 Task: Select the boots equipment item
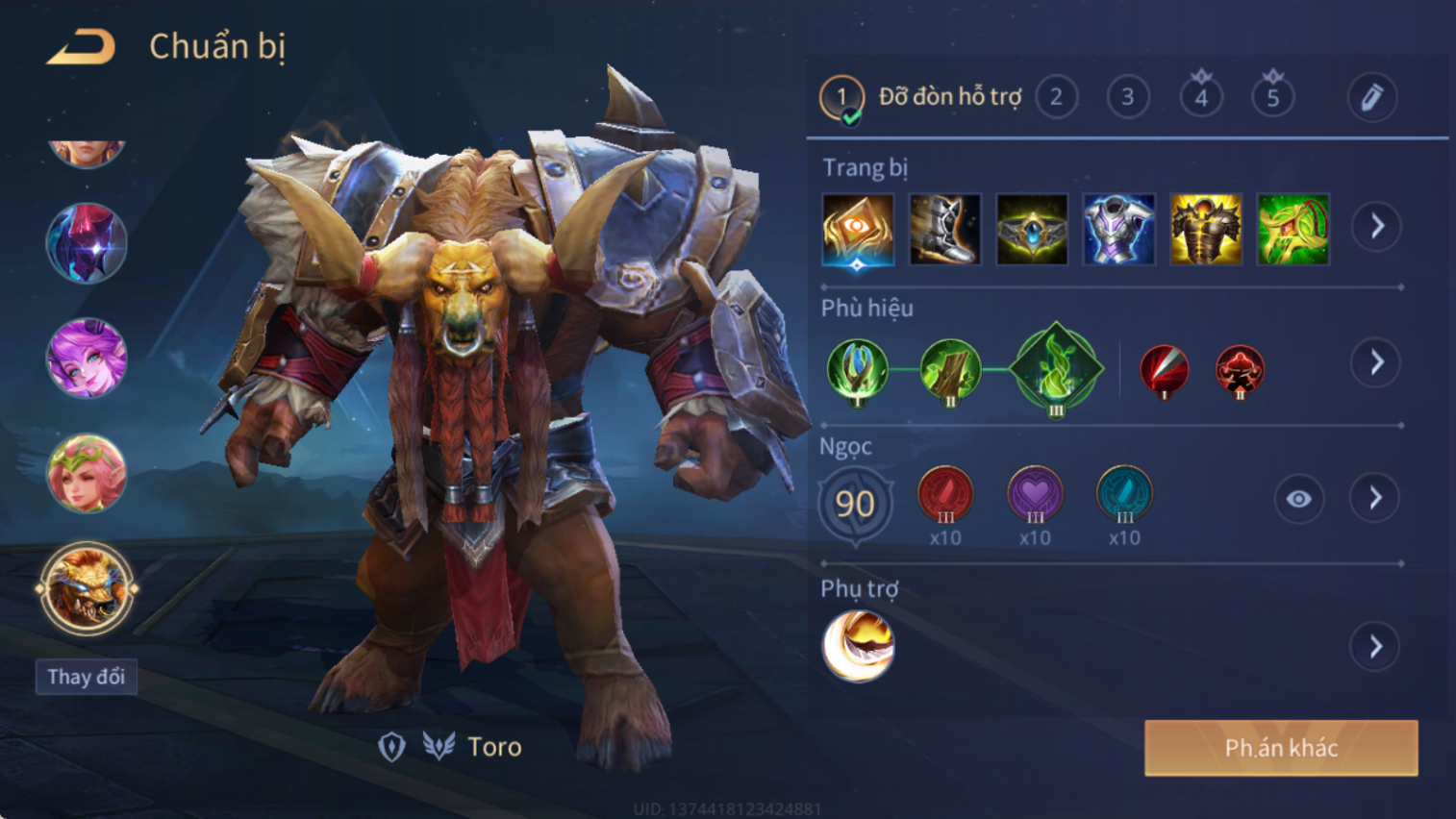[944, 230]
